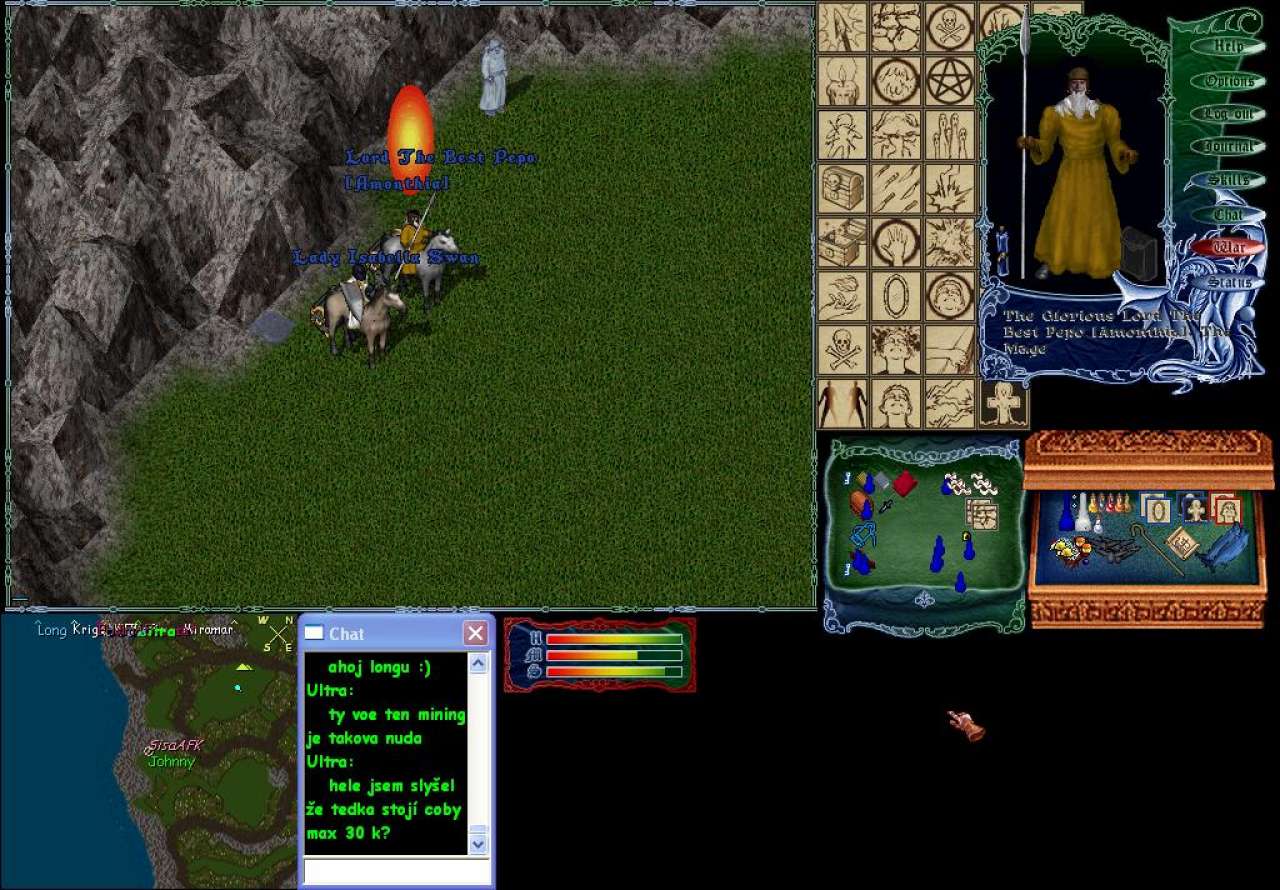Viewport: 1280px width, 890px height.
Task: Toggle the red War mode button
Action: 1228,247
